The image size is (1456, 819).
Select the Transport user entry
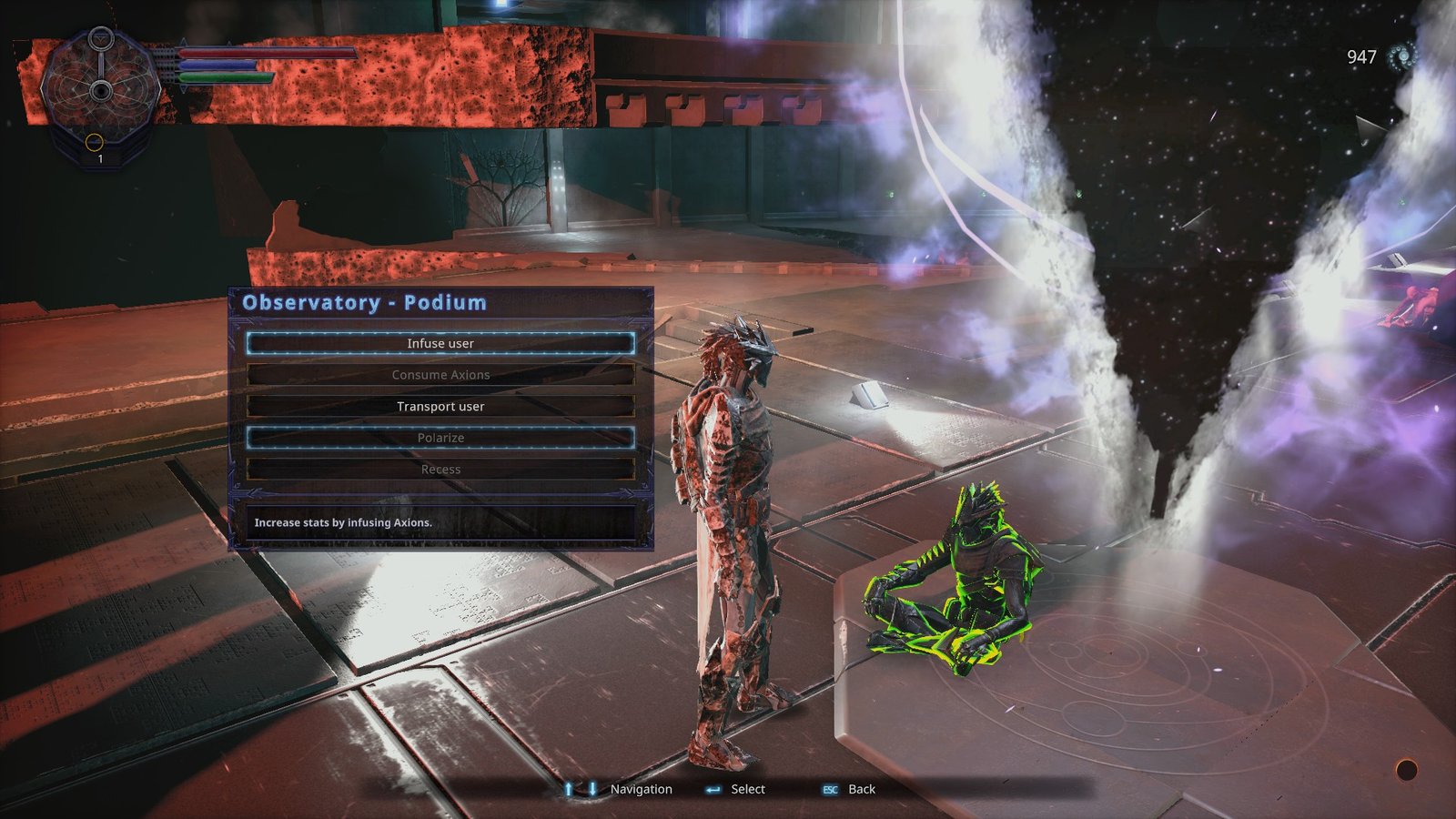pos(440,406)
